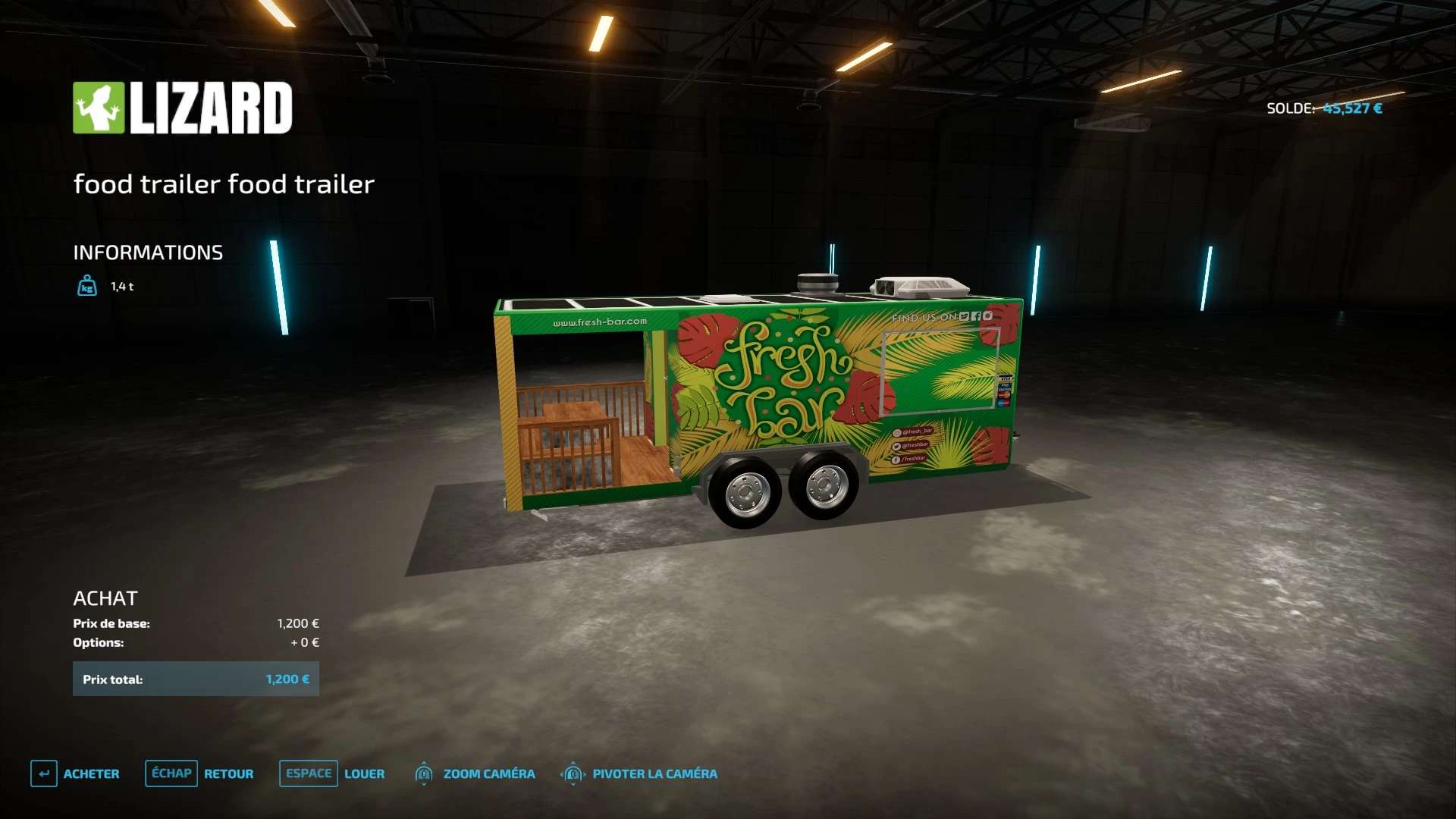Open the Informations panel header
Screen dimensions: 1456x819
[148, 252]
